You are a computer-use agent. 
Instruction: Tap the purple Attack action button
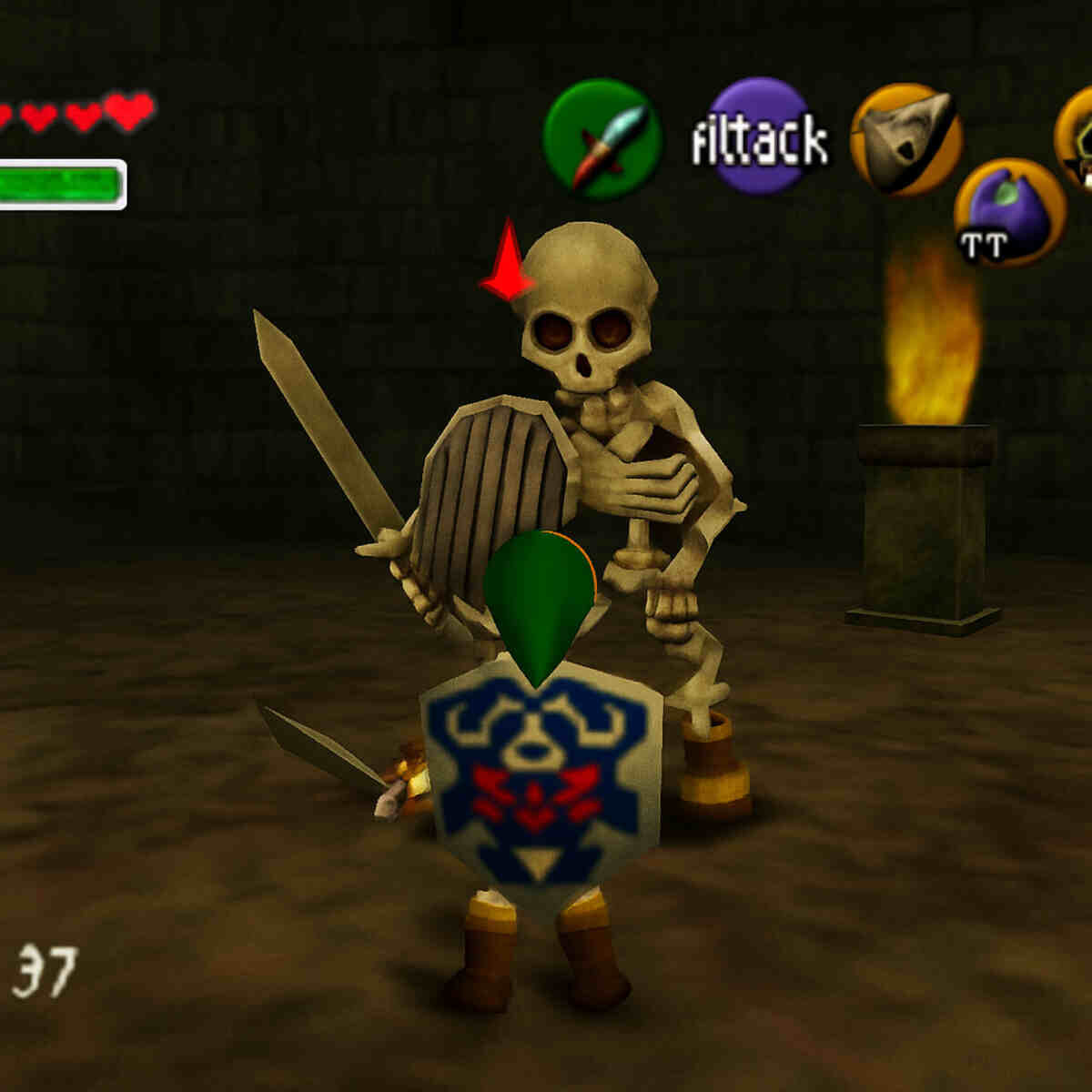point(758,136)
